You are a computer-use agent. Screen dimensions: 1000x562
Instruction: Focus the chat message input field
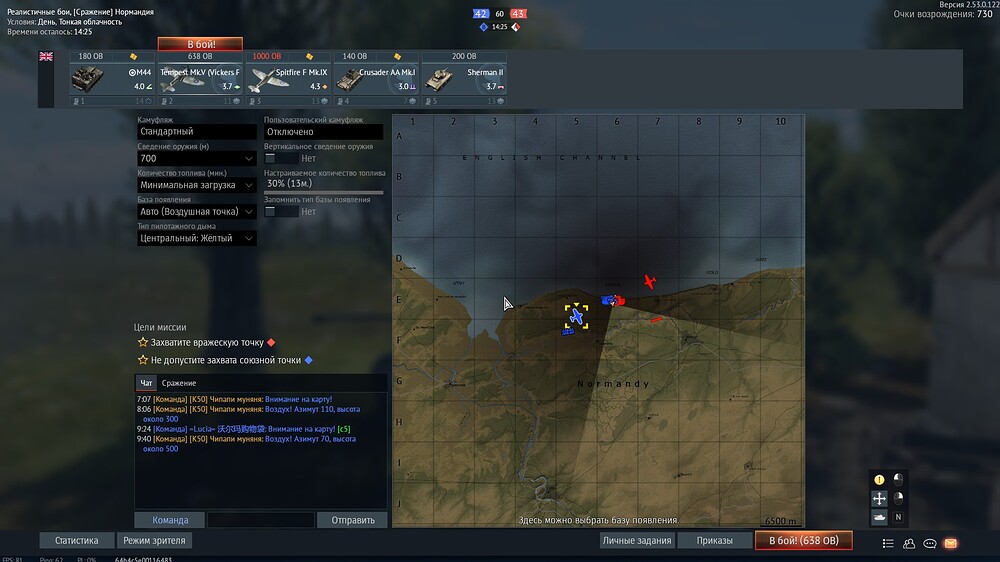pyautogui.click(x=260, y=520)
